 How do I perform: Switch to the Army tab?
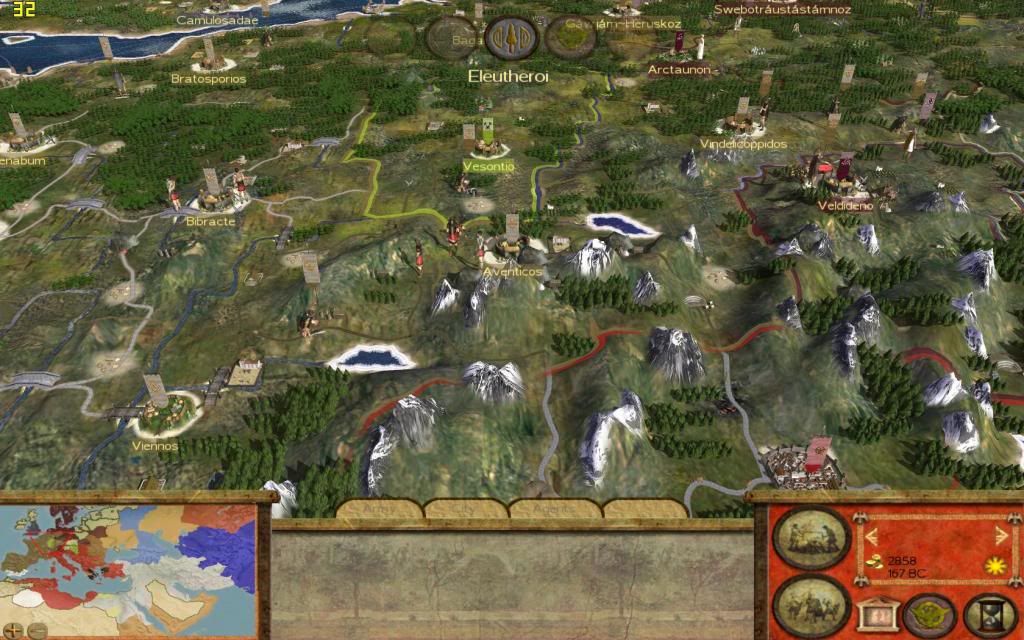click(x=379, y=510)
